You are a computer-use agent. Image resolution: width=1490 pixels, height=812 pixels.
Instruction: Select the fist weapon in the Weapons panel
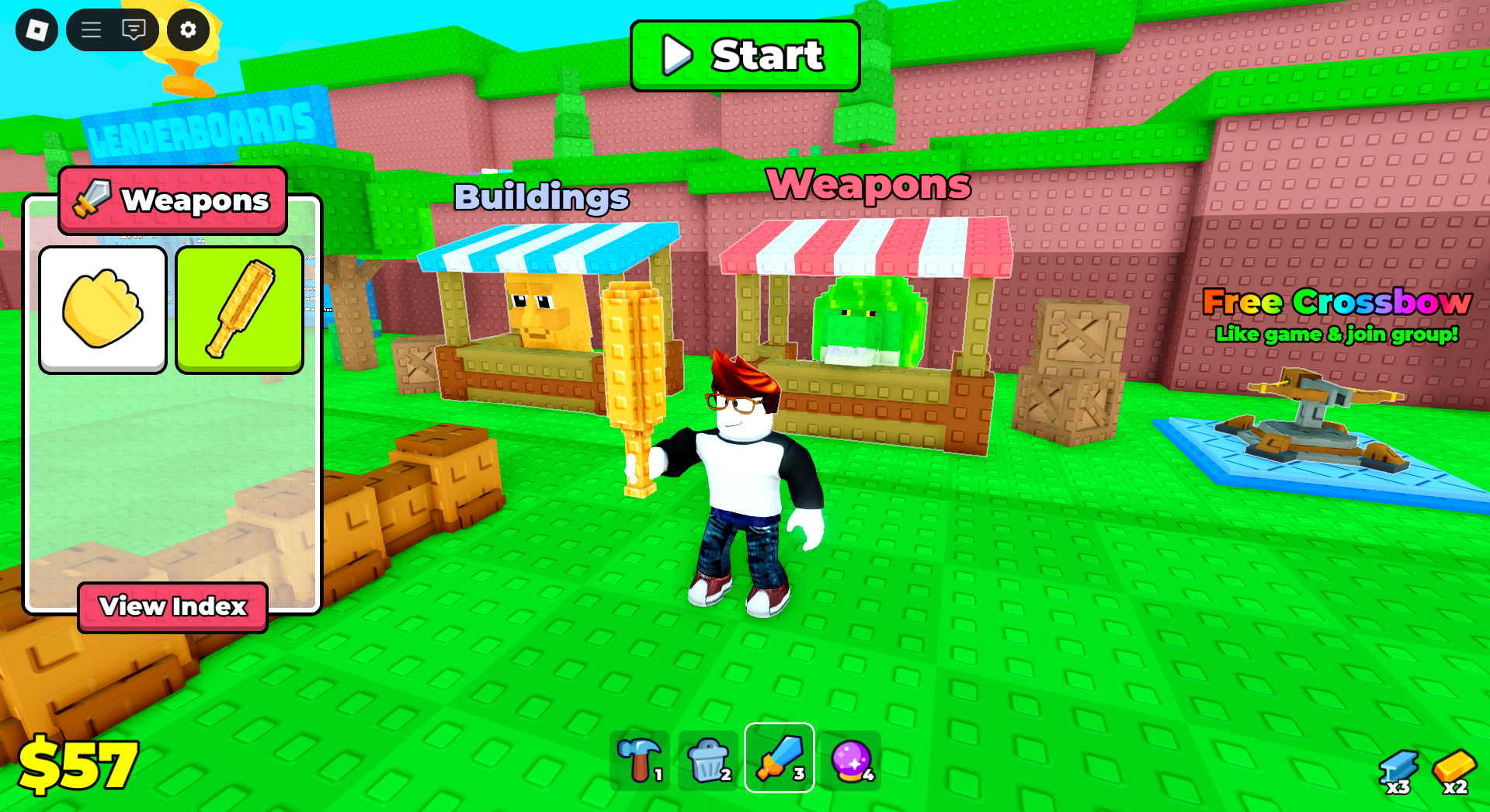tap(102, 308)
